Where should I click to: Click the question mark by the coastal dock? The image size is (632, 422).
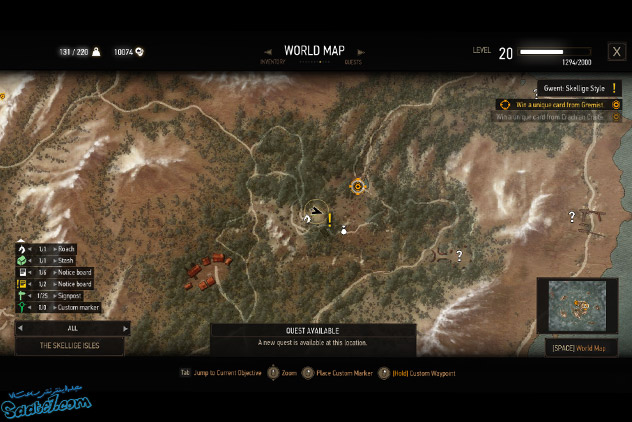pos(572,216)
